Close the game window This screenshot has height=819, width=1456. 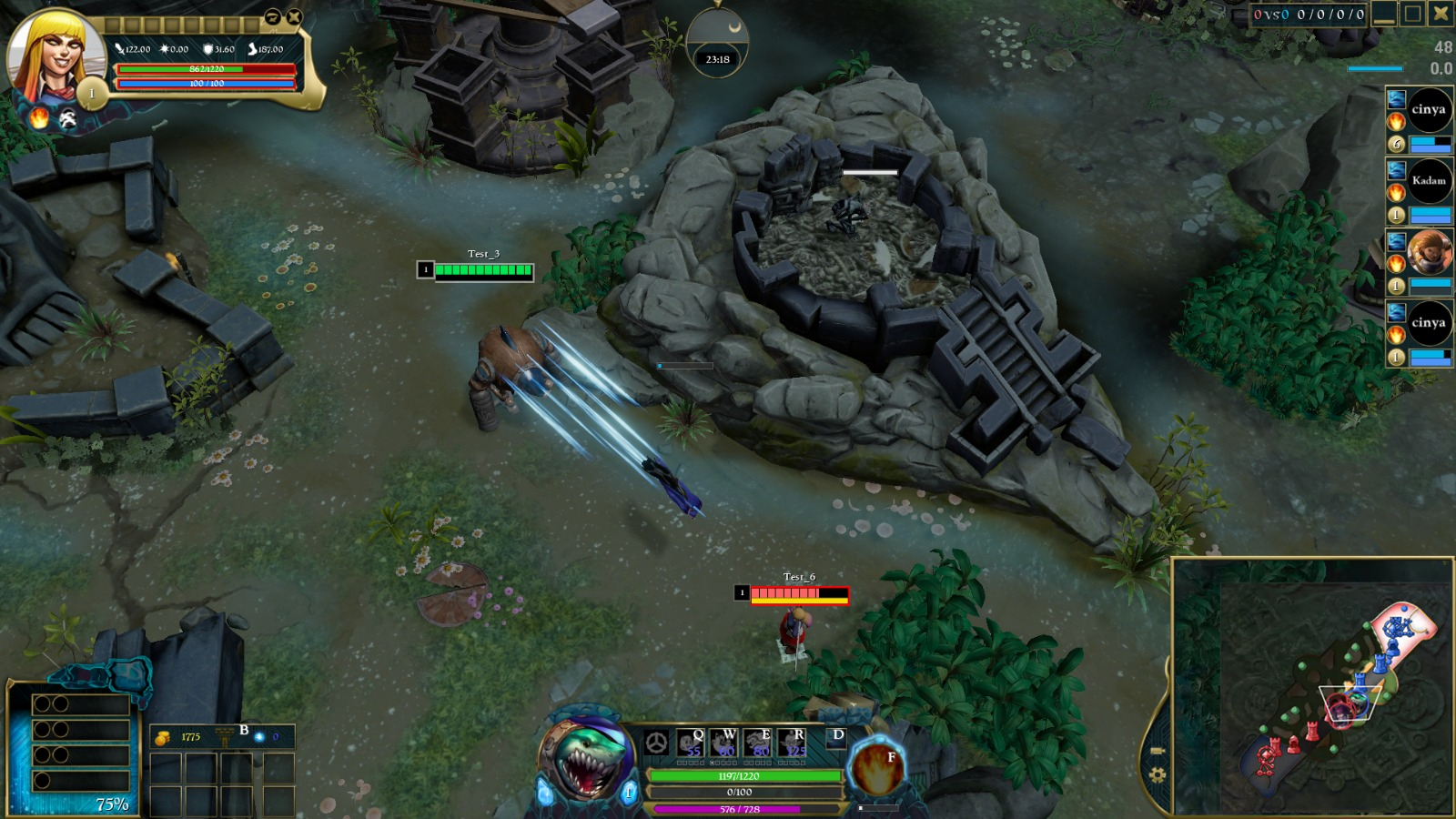pos(1441,13)
